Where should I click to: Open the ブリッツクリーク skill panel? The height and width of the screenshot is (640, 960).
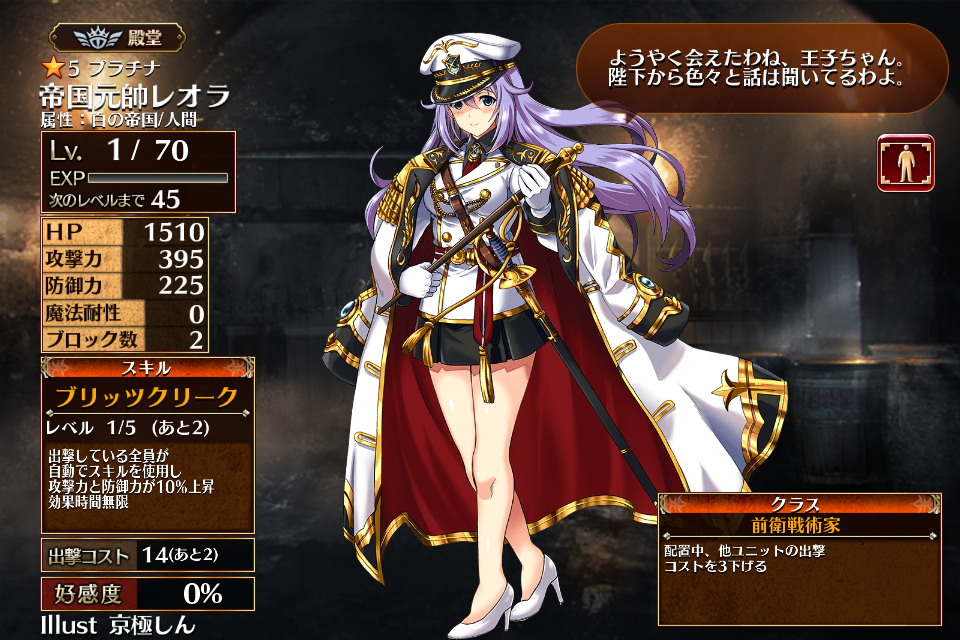point(147,397)
